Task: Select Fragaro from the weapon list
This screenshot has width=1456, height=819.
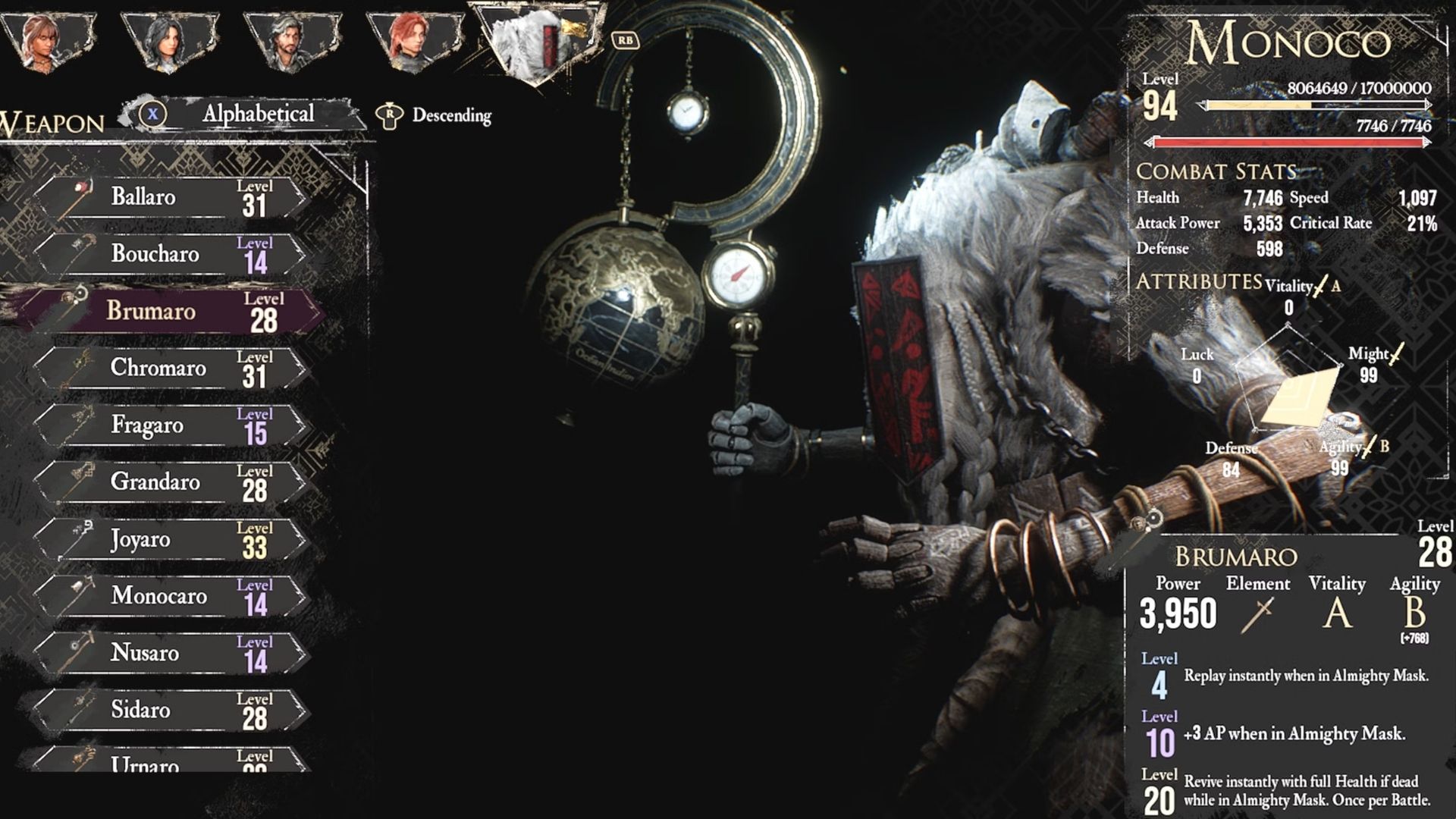Action: 171,425
